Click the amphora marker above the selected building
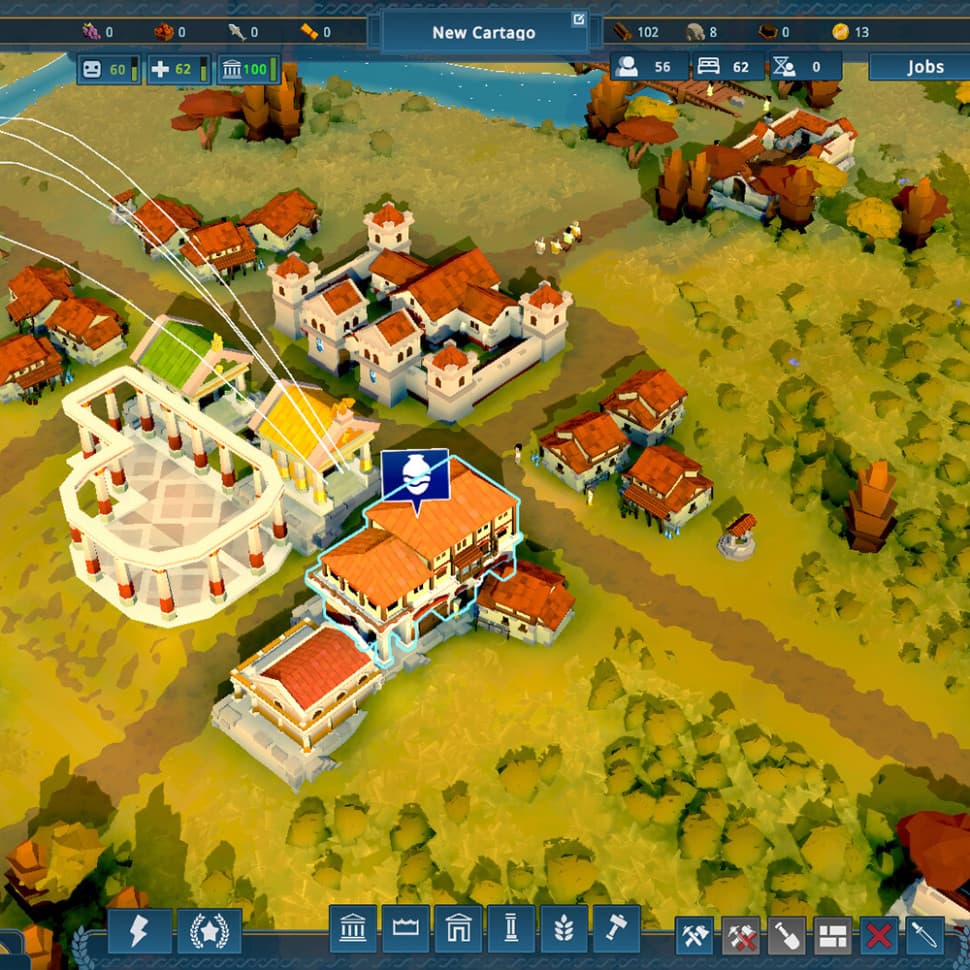The width and height of the screenshot is (970, 970). pos(414,476)
